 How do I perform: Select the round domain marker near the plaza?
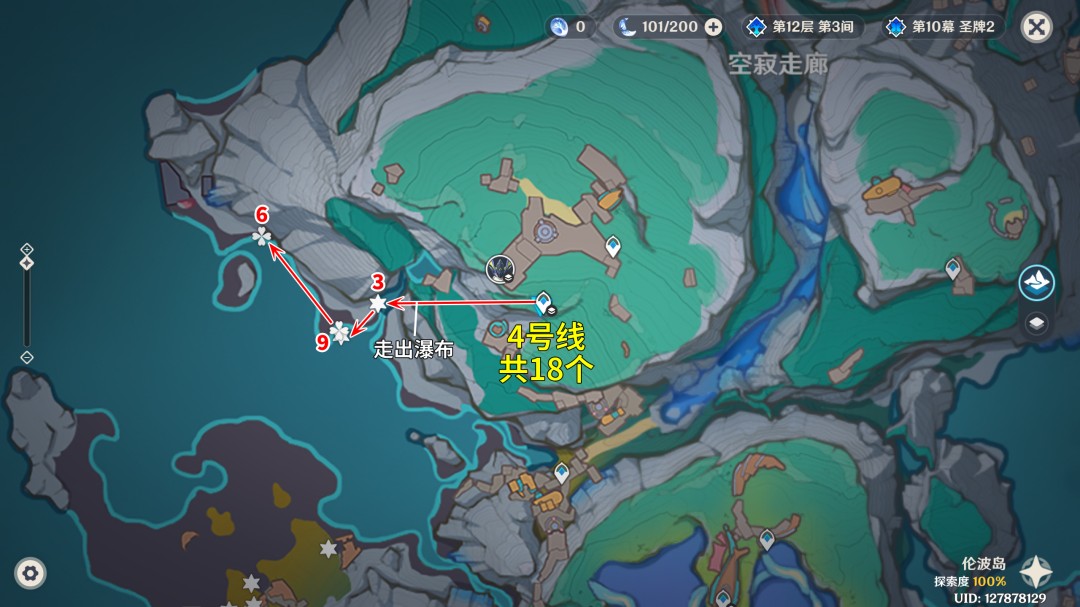click(x=499, y=268)
